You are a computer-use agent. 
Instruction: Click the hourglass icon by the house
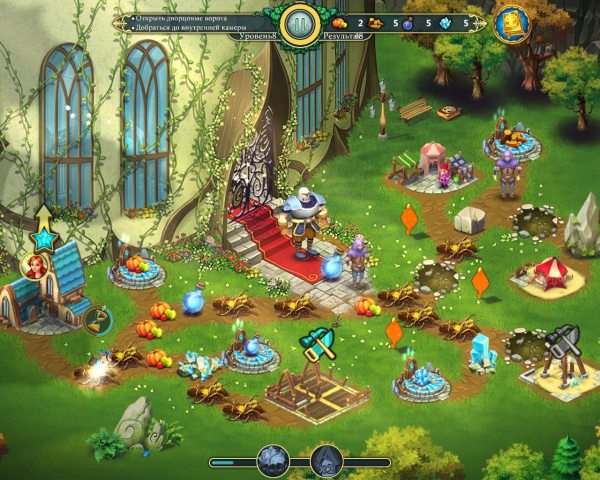[x=97, y=321]
